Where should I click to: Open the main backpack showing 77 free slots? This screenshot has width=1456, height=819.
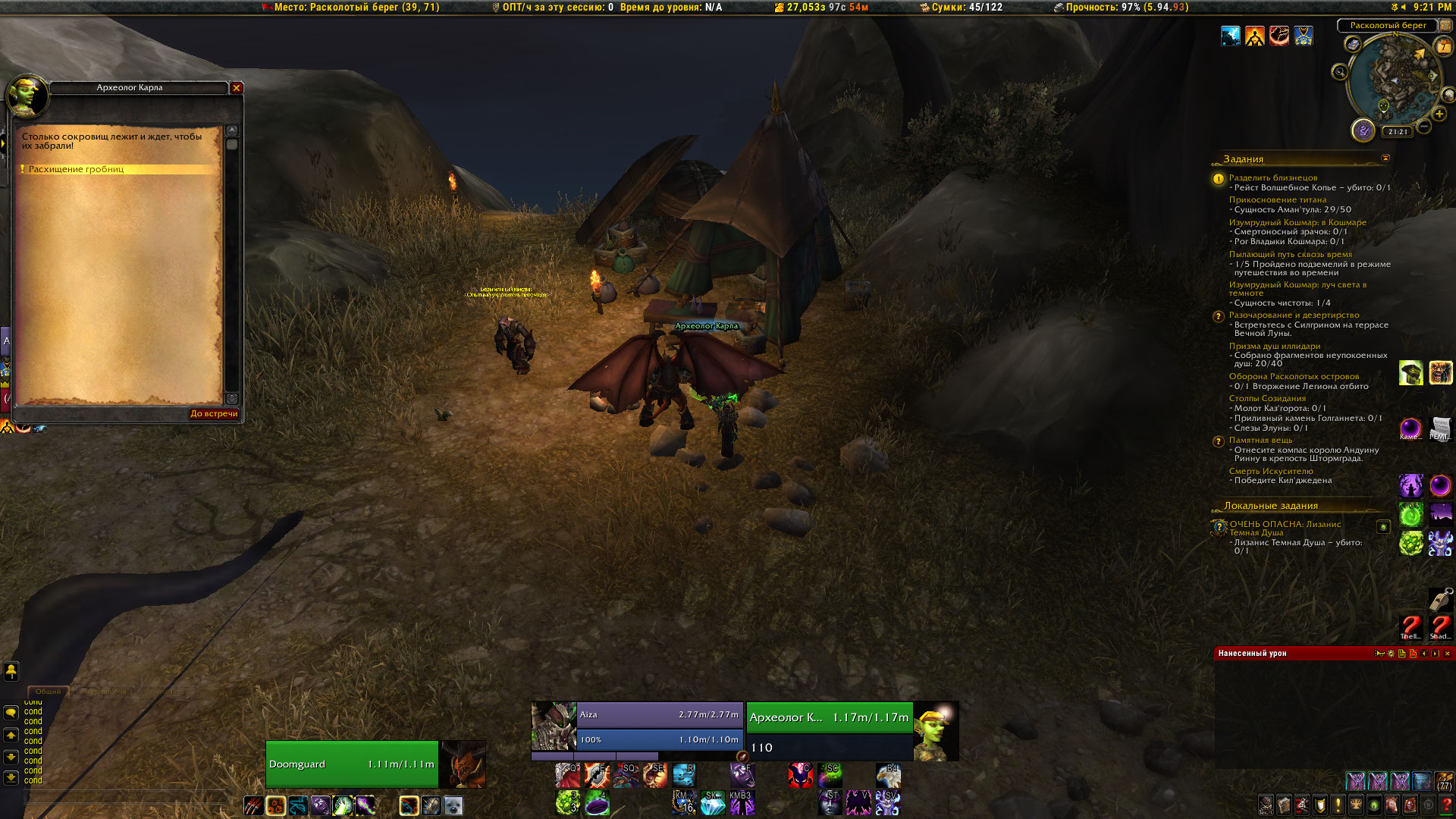point(1444,781)
